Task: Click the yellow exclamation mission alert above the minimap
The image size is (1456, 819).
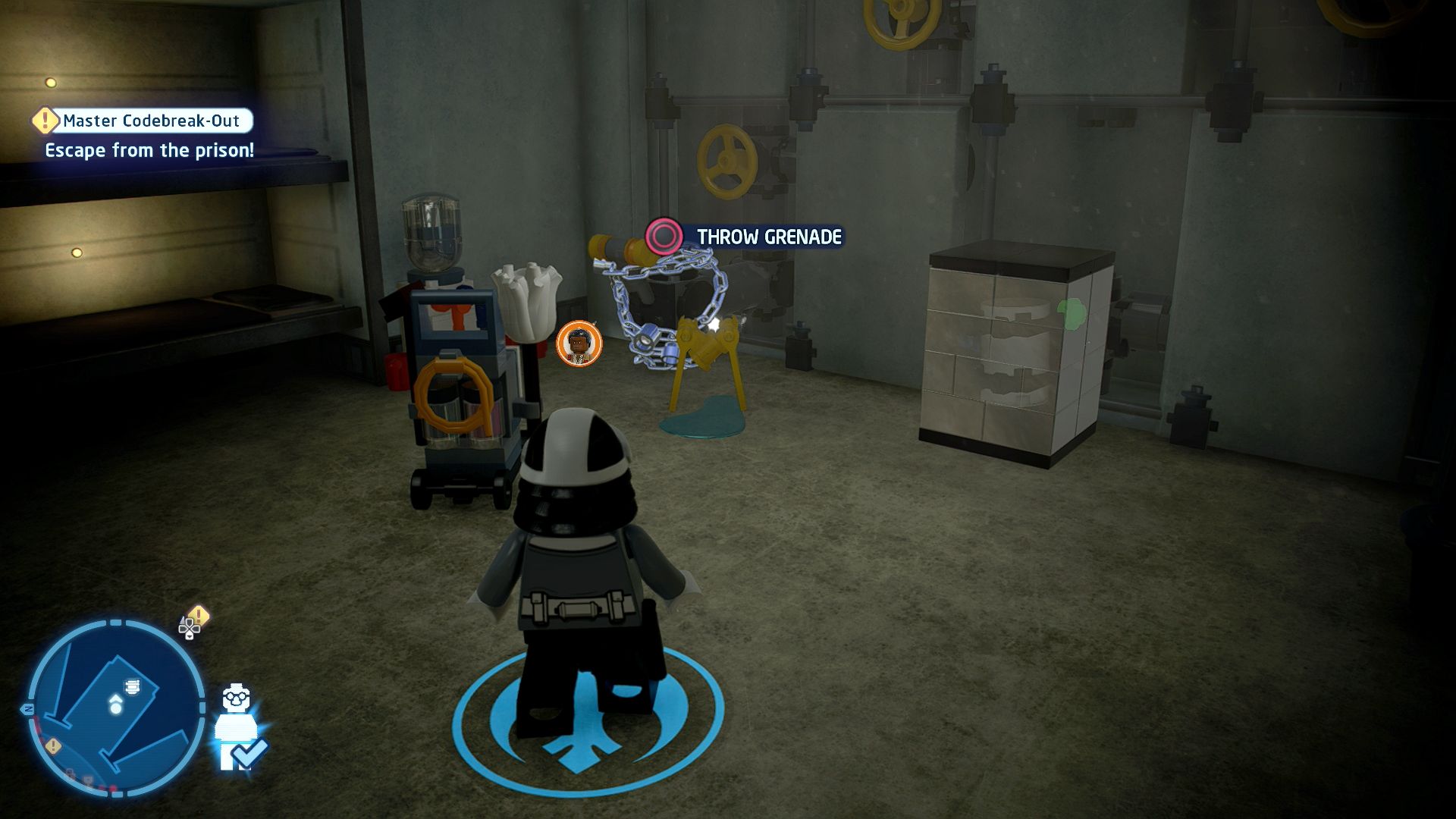Action: click(198, 615)
